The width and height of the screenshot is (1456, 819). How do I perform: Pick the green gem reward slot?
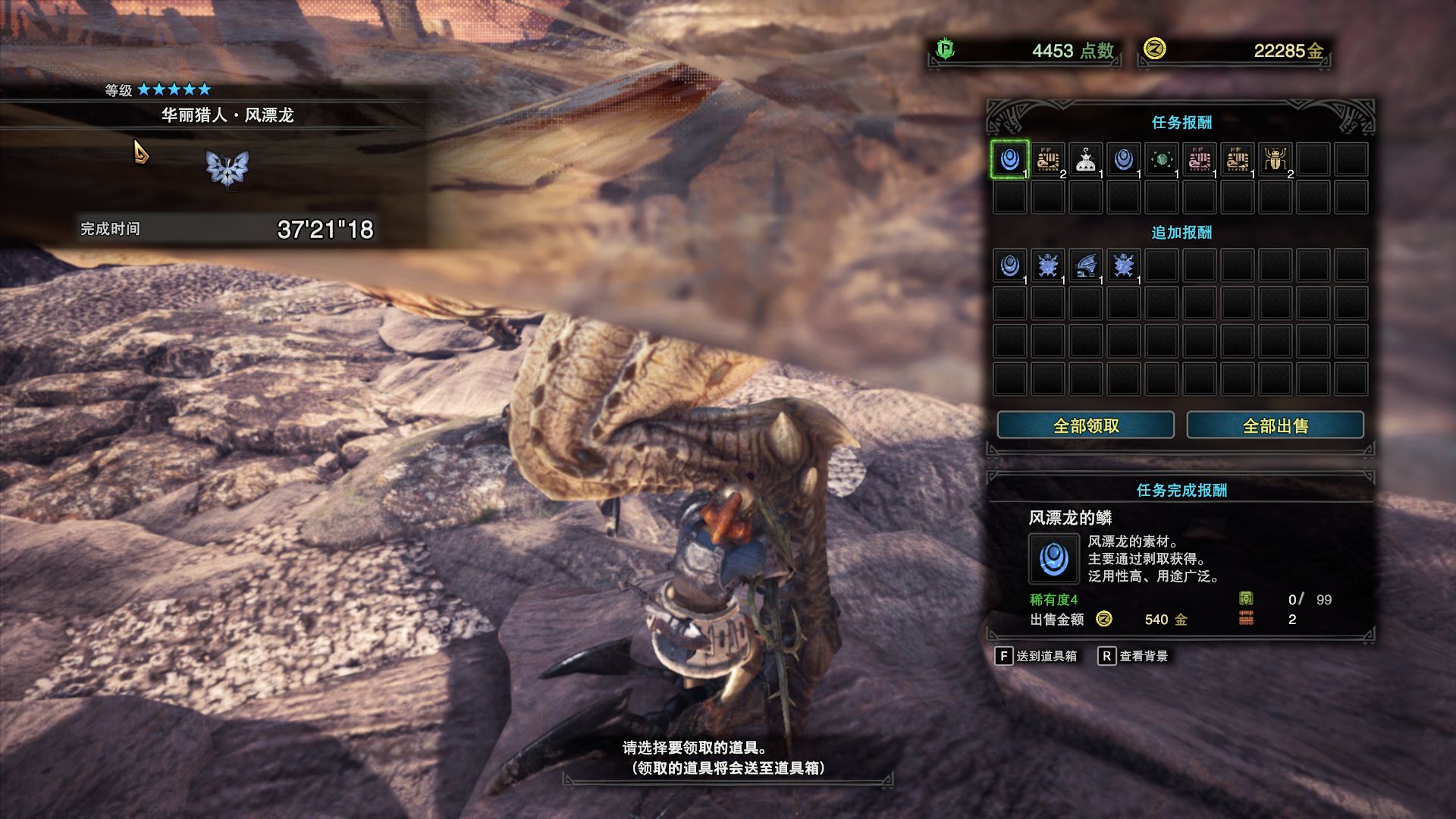pyautogui.click(x=1161, y=159)
